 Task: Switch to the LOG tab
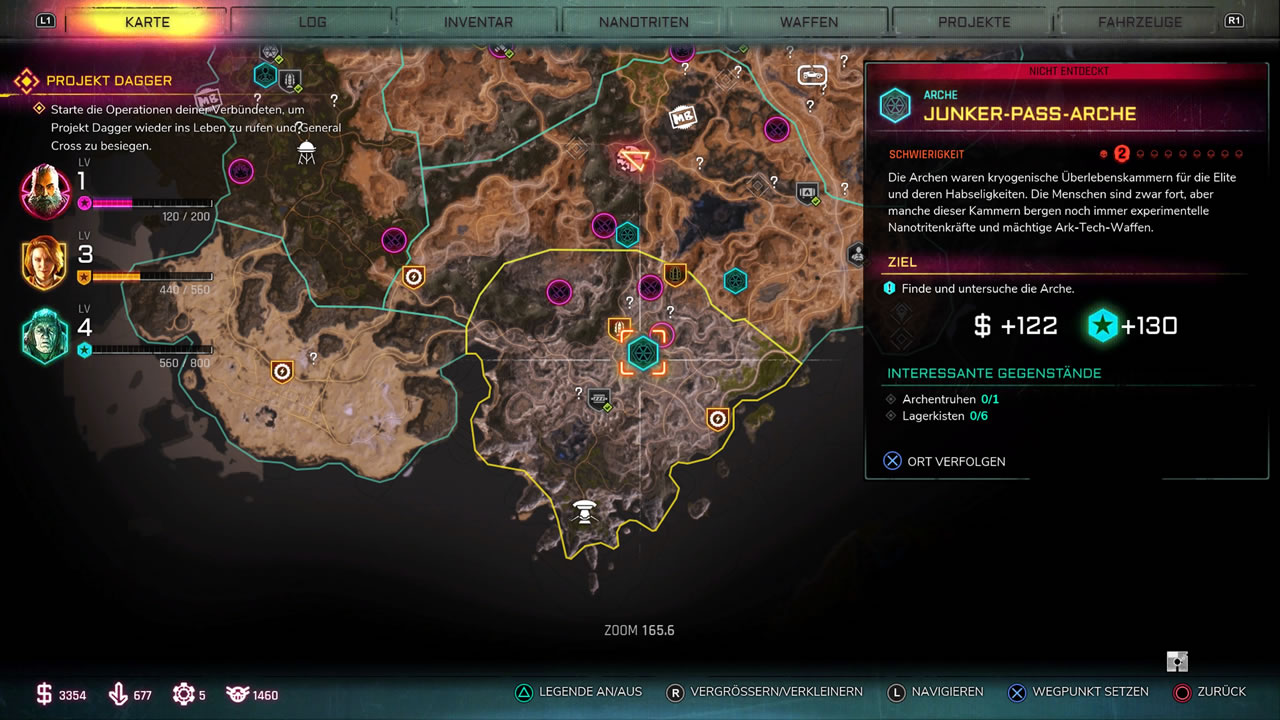312,22
